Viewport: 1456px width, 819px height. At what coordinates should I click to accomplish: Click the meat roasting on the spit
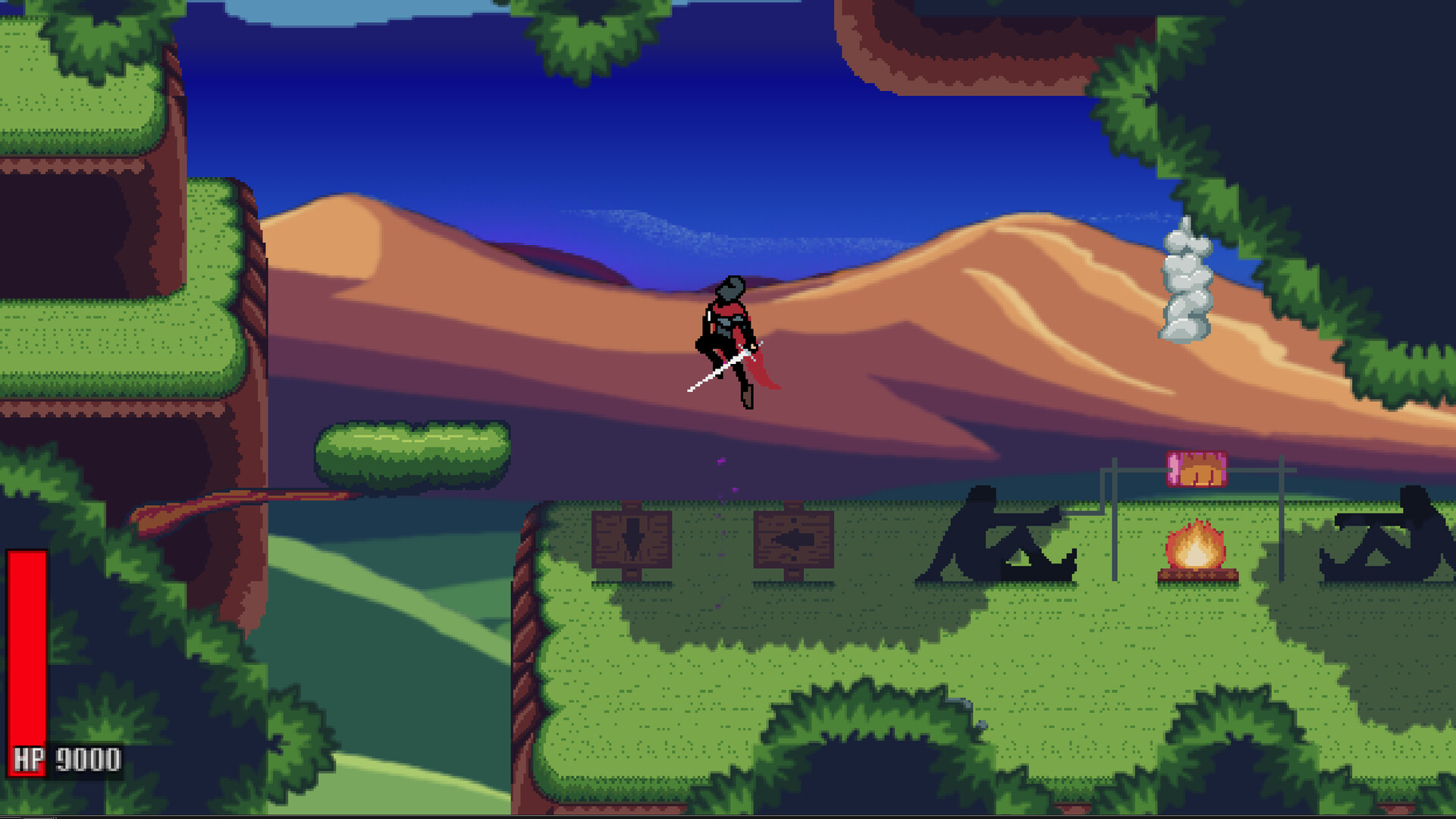pyautogui.click(x=1196, y=469)
